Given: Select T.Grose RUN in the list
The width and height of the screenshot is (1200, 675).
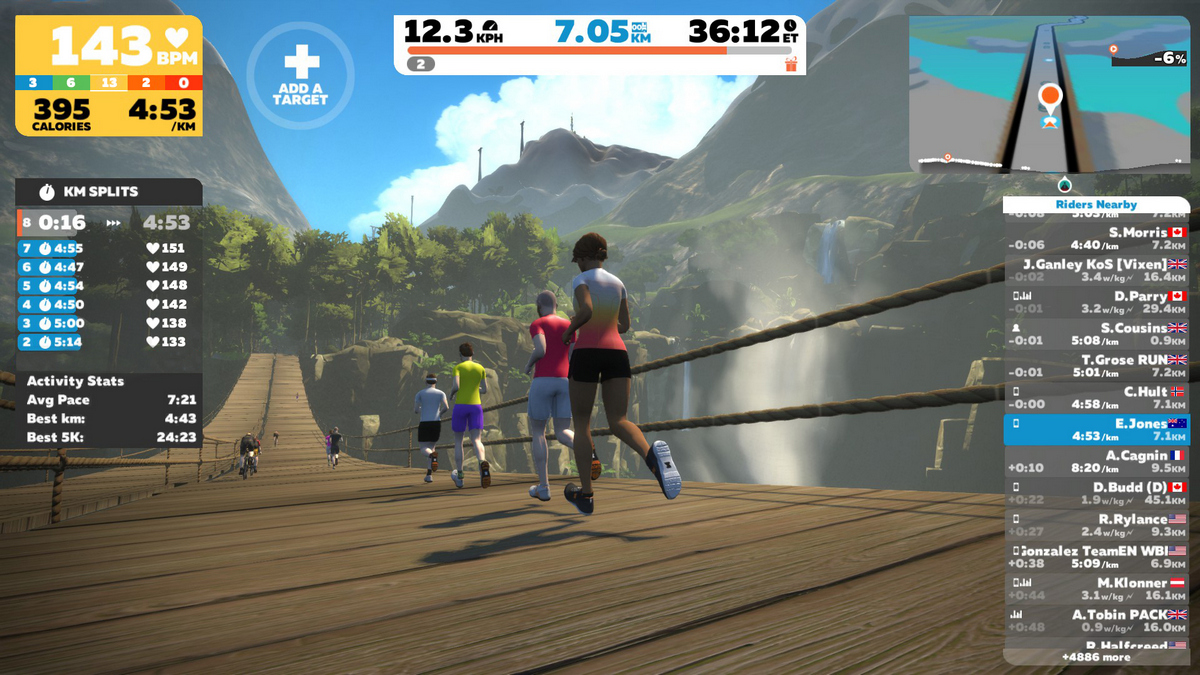Looking at the screenshot, I should click(1096, 366).
